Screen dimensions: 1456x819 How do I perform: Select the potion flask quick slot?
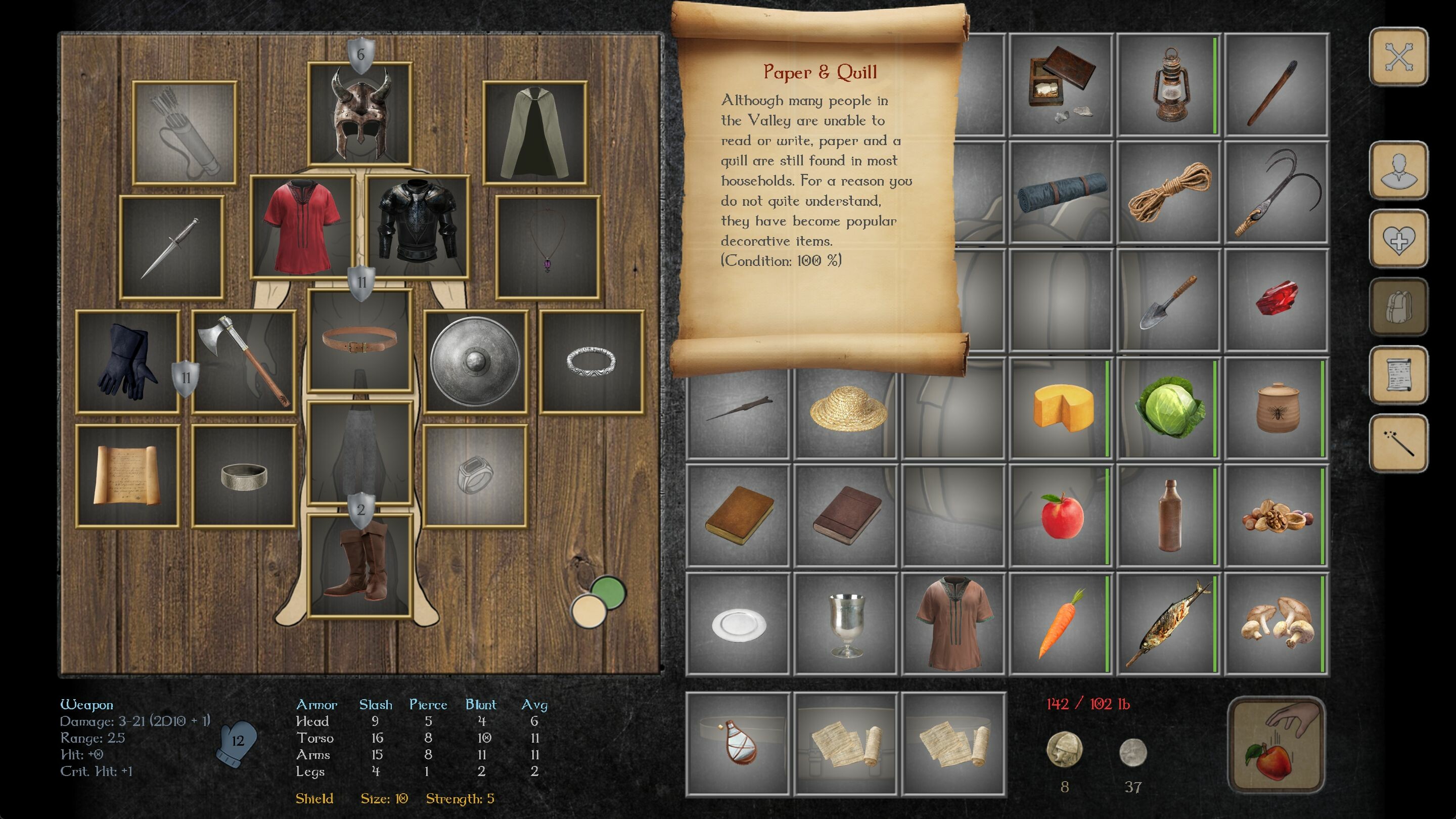738,743
